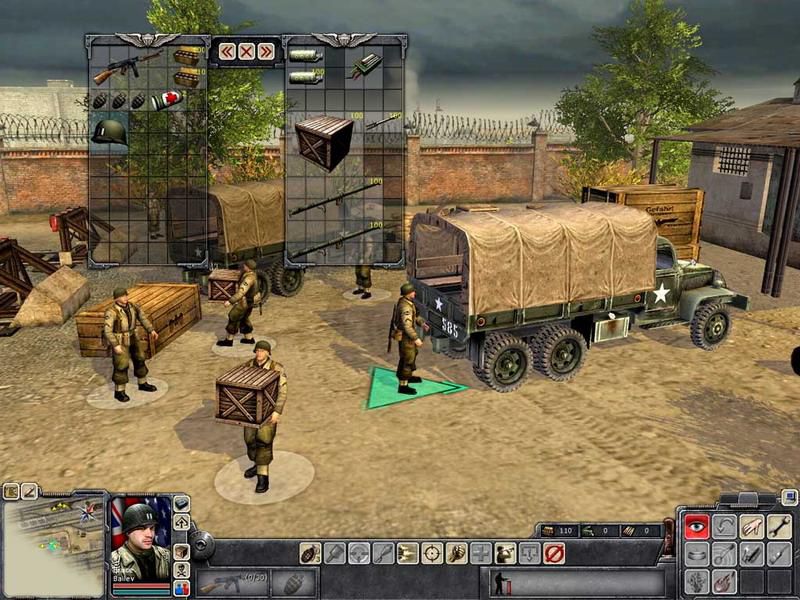The height and width of the screenshot is (600, 800).
Task: Select the helmet in the inventory
Action: (x=109, y=132)
